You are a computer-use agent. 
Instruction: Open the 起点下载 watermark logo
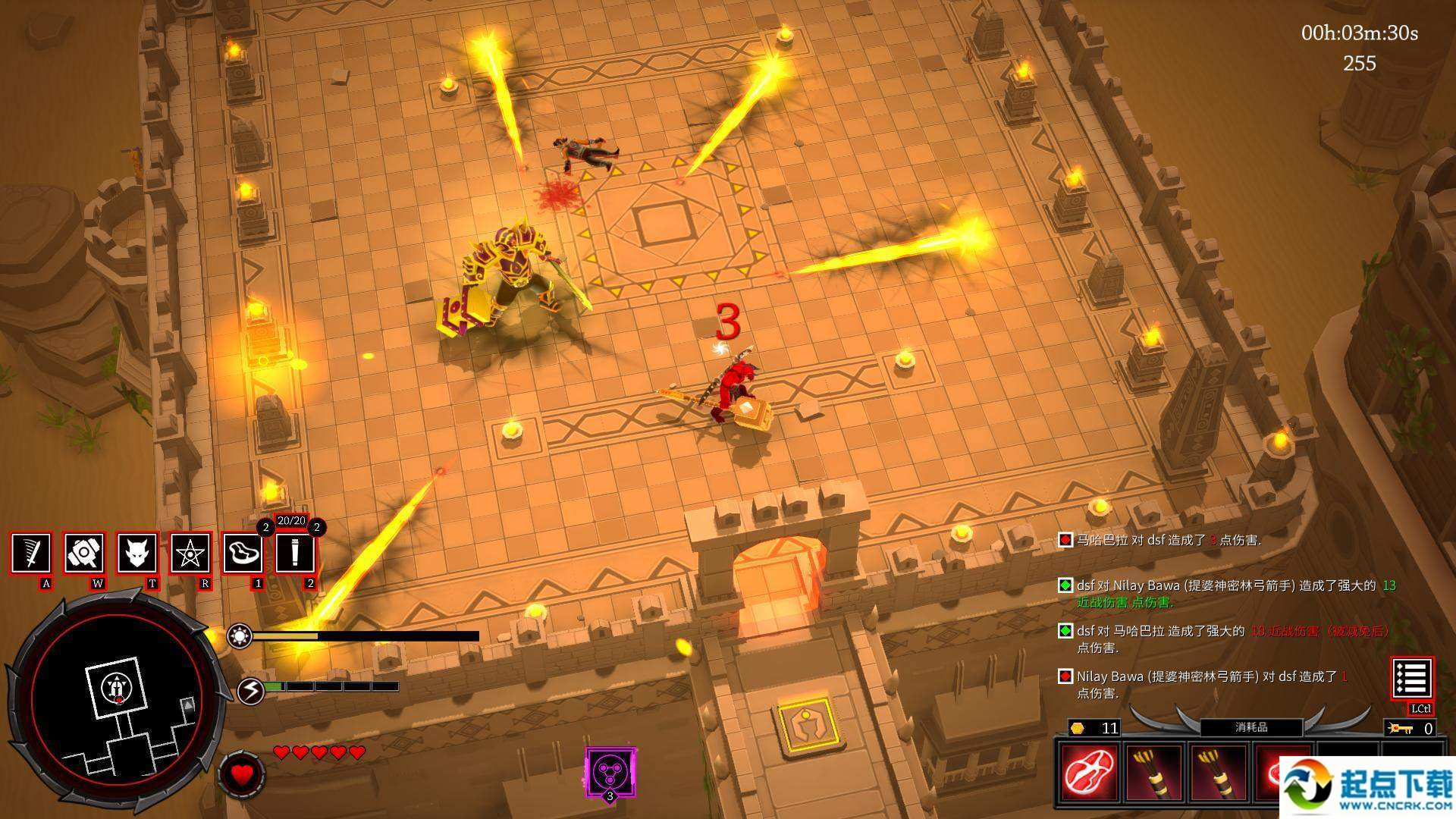tap(1367, 787)
